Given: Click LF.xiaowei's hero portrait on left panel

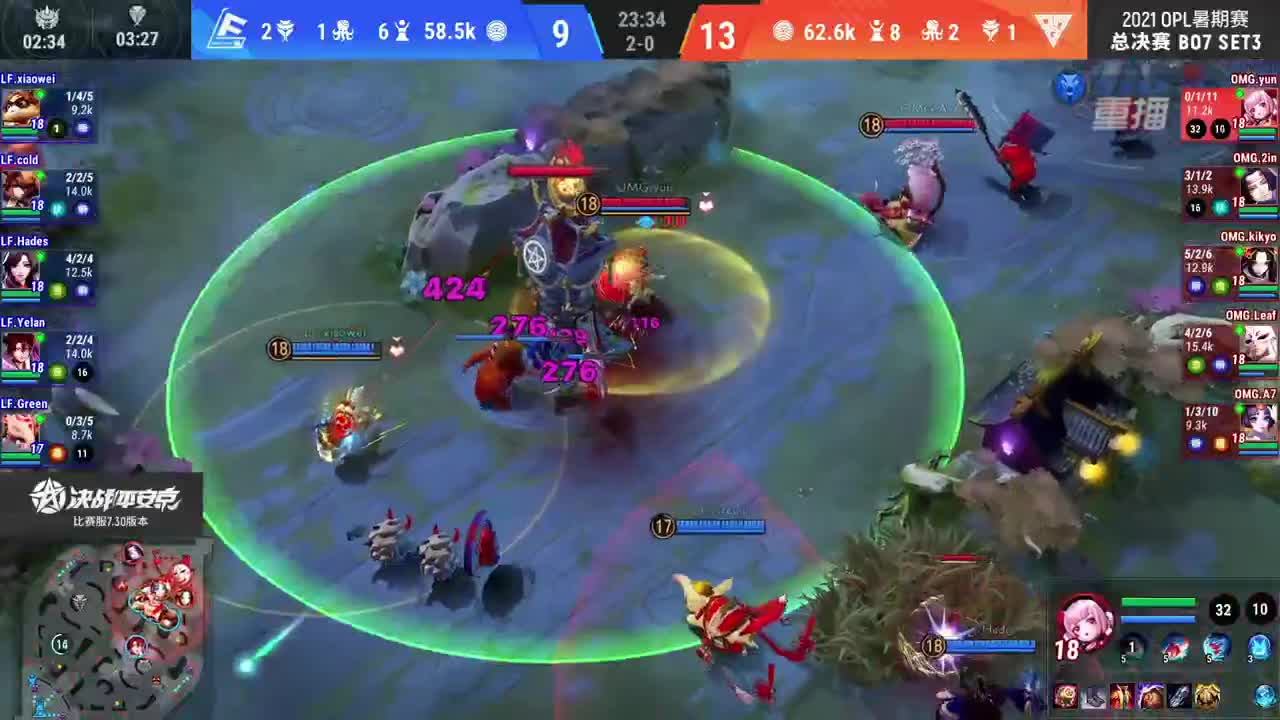Looking at the screenshot, I should click(20, 108).
